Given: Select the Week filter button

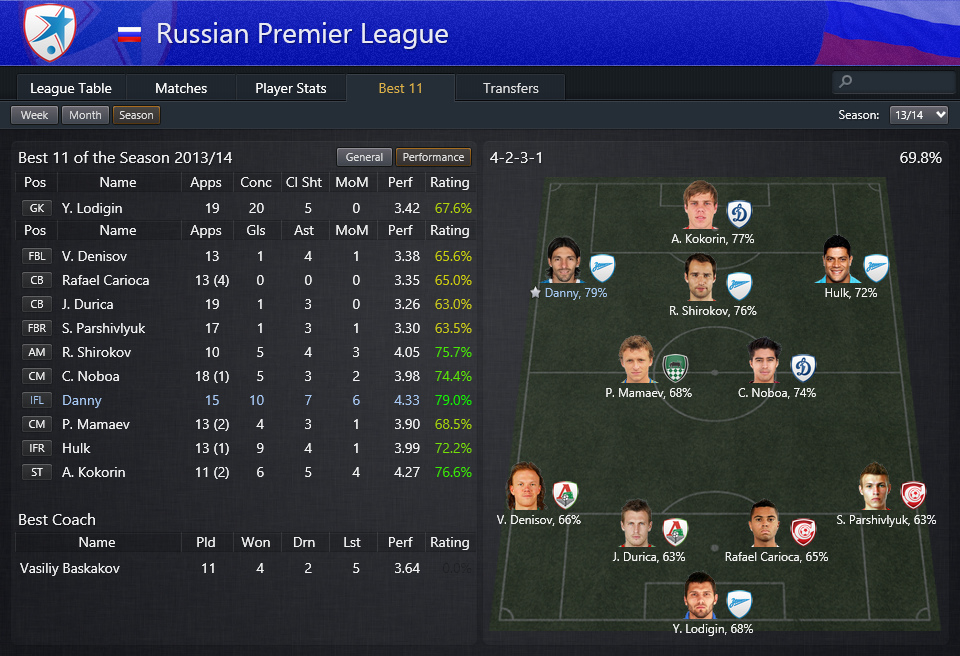Looking at the screenshot, I should click(34, 115).
